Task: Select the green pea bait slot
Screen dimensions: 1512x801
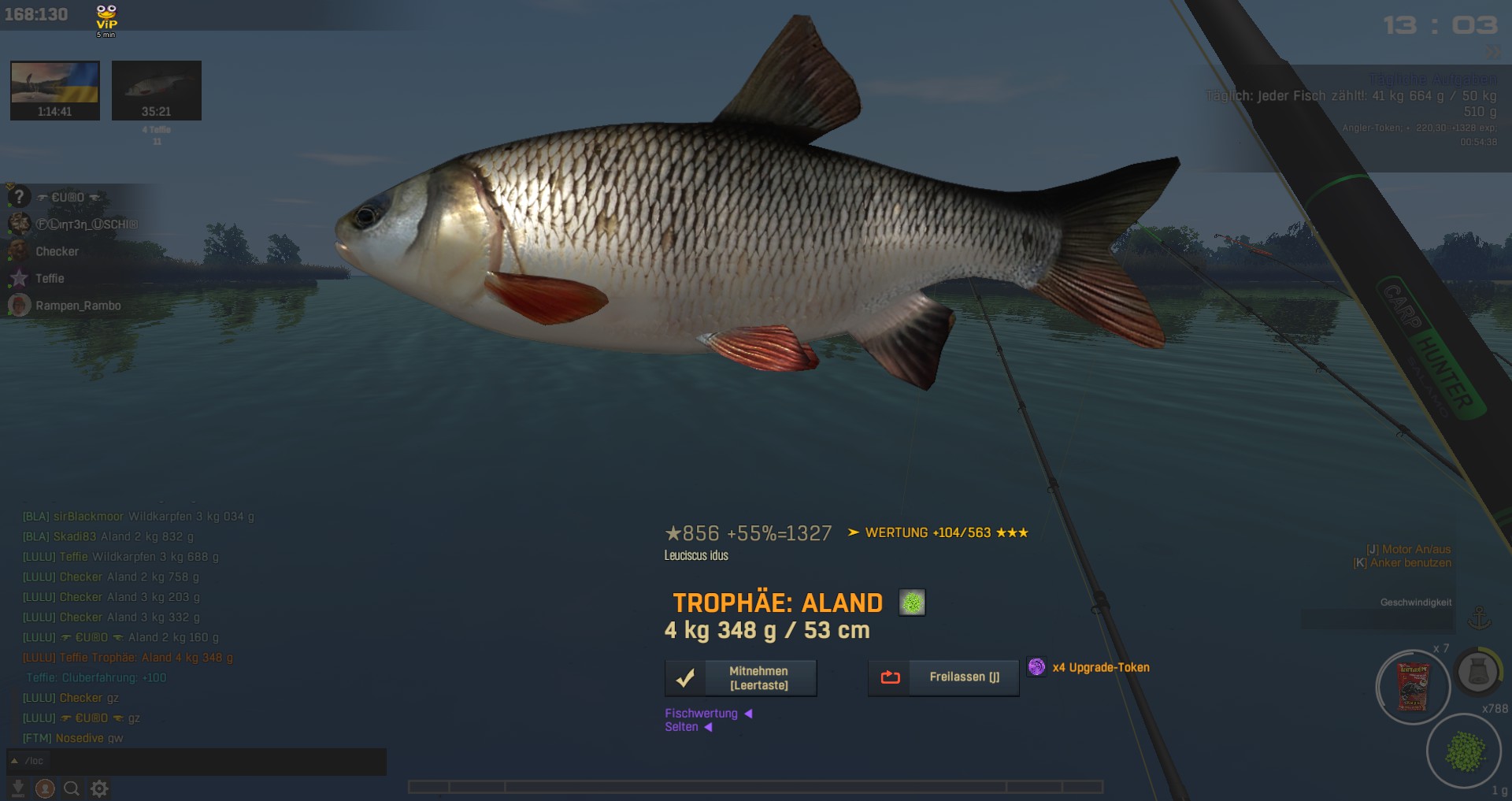Action: pyautogui.click(x=1465, y=751)
